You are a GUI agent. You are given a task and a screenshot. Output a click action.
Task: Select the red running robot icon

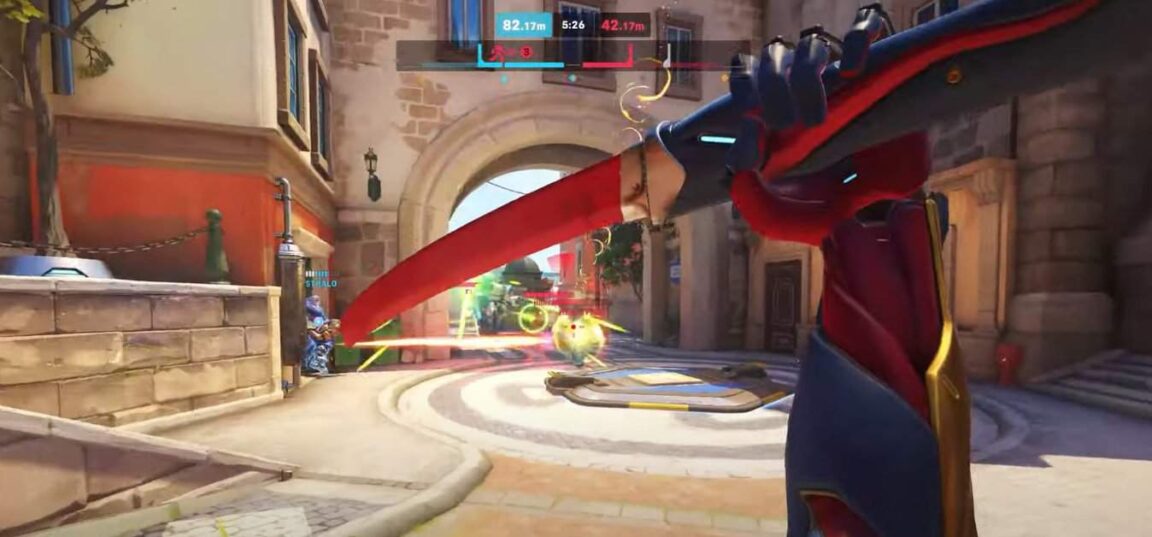497,50
